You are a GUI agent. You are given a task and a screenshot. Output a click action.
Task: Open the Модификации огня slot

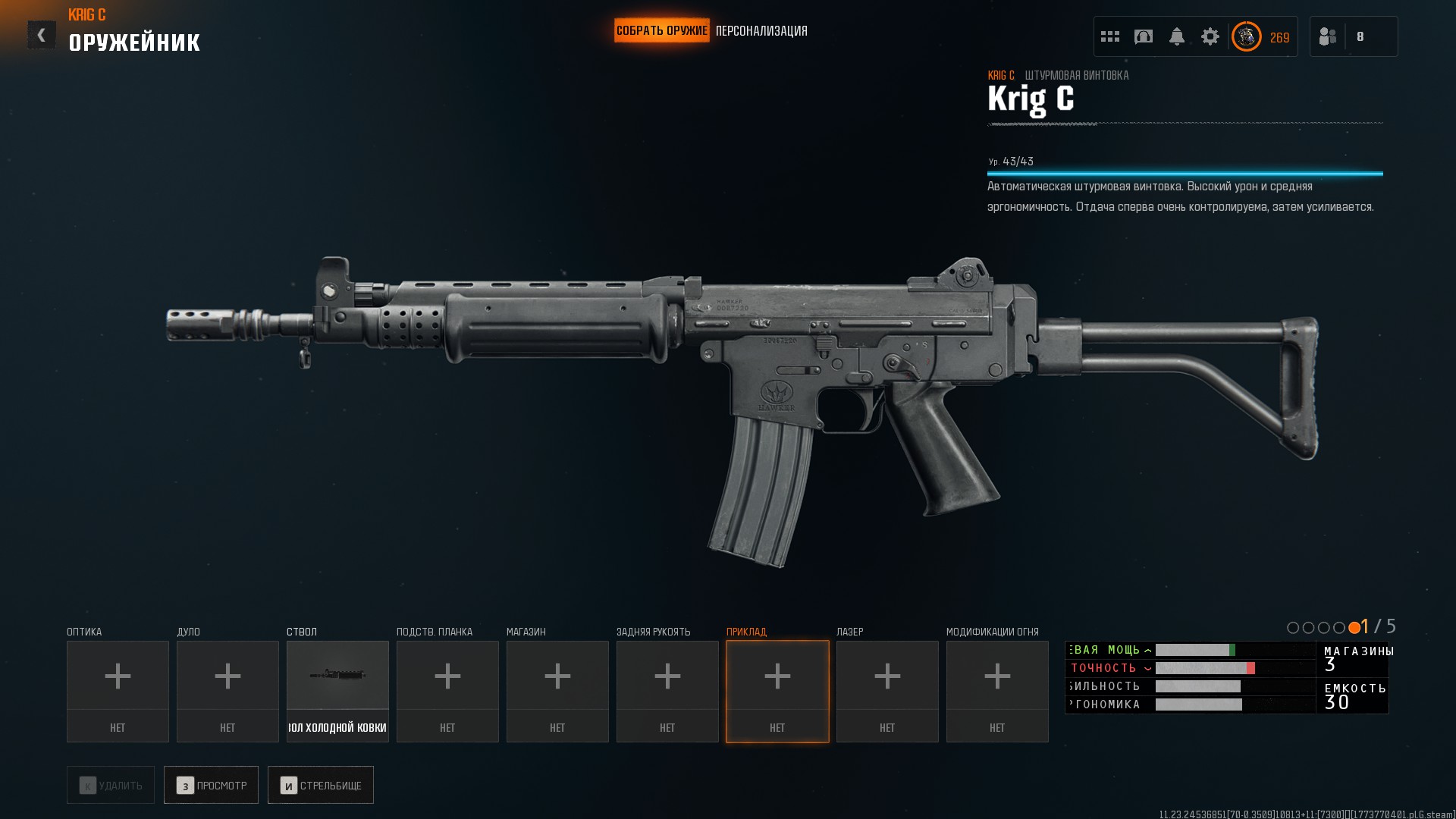point(997,691)
